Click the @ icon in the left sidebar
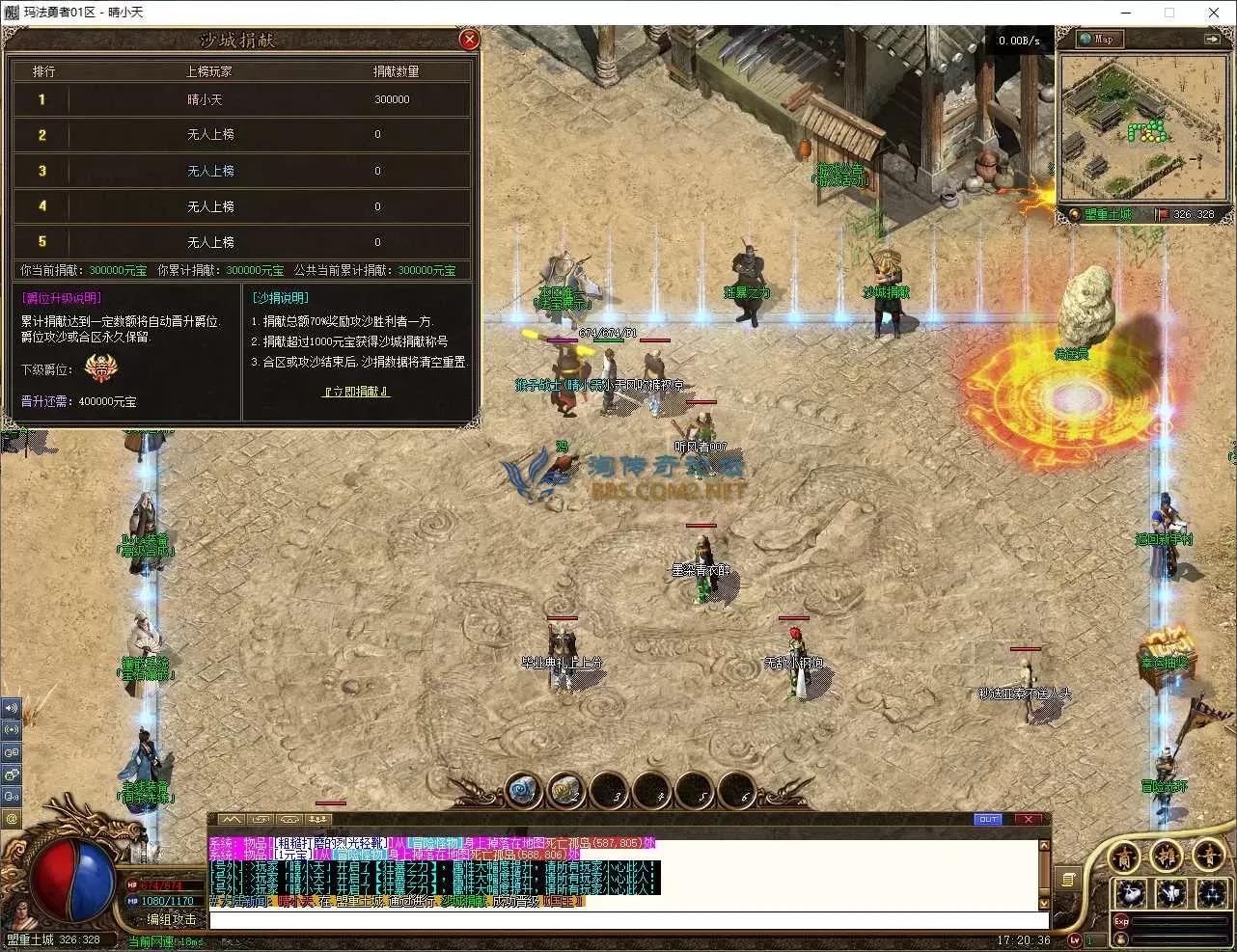 point(12,819)
